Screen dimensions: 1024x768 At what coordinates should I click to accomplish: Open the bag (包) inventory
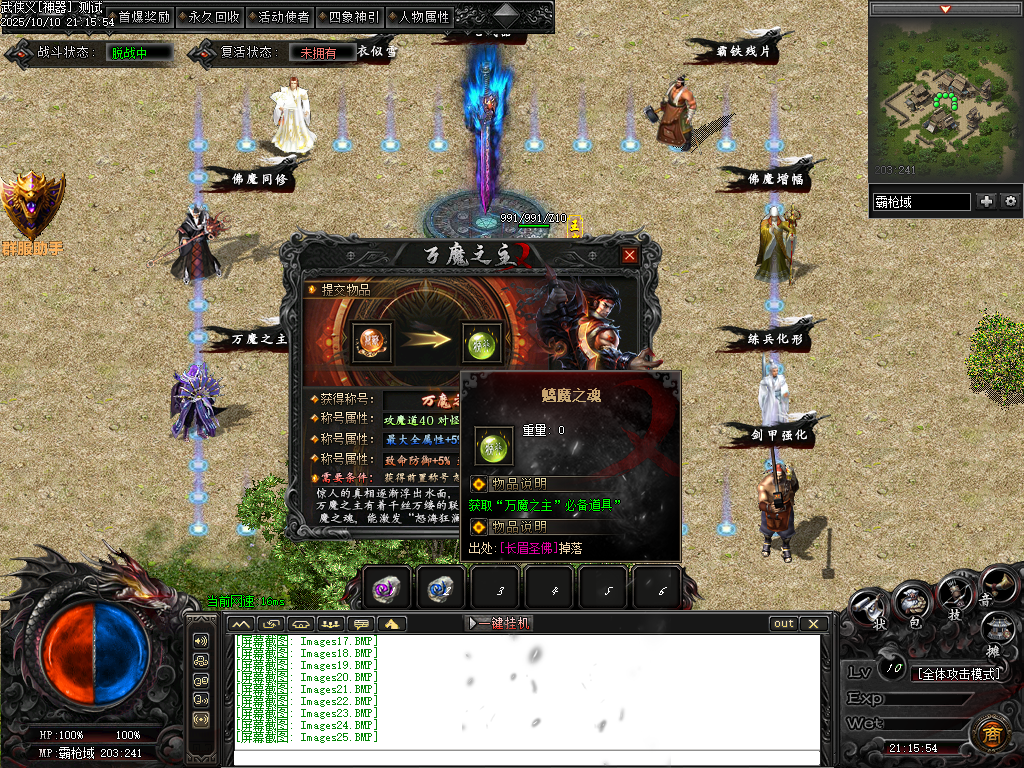tap(911, 603)
